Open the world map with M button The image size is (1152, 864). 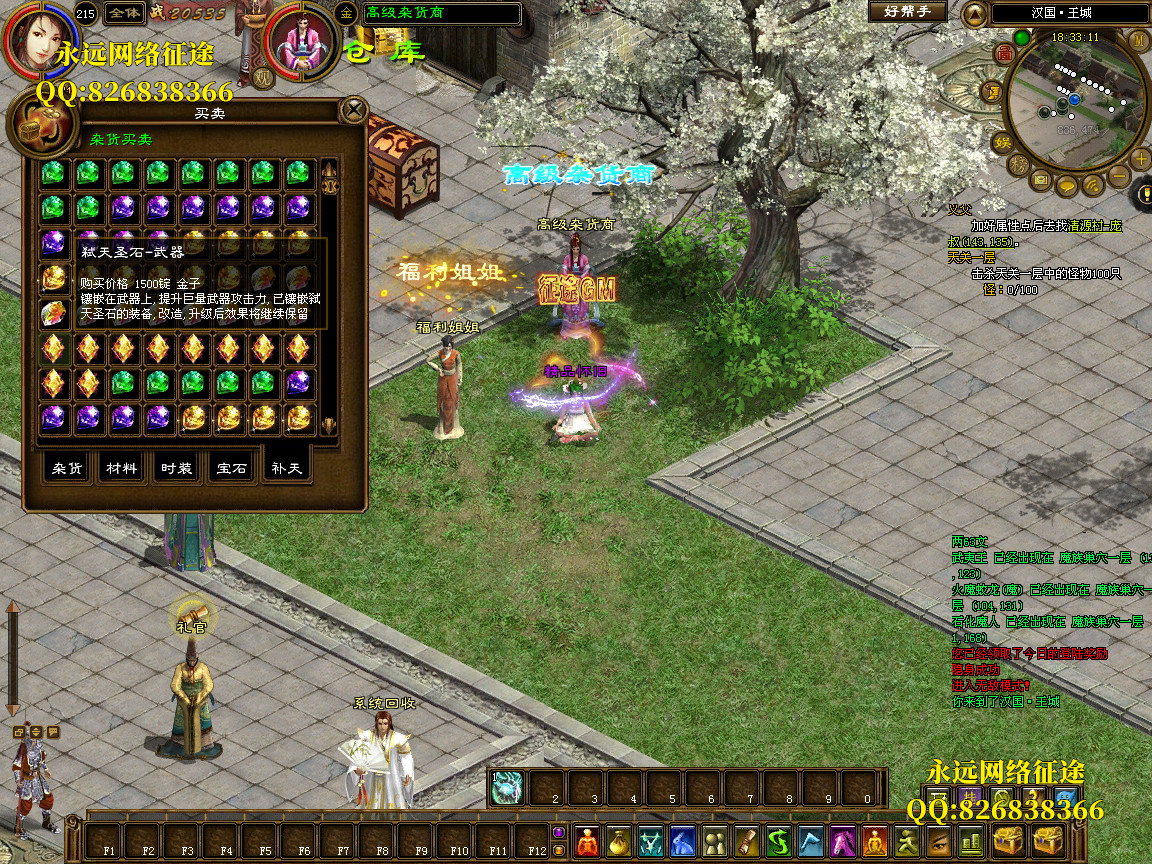tap(1138, 40)
